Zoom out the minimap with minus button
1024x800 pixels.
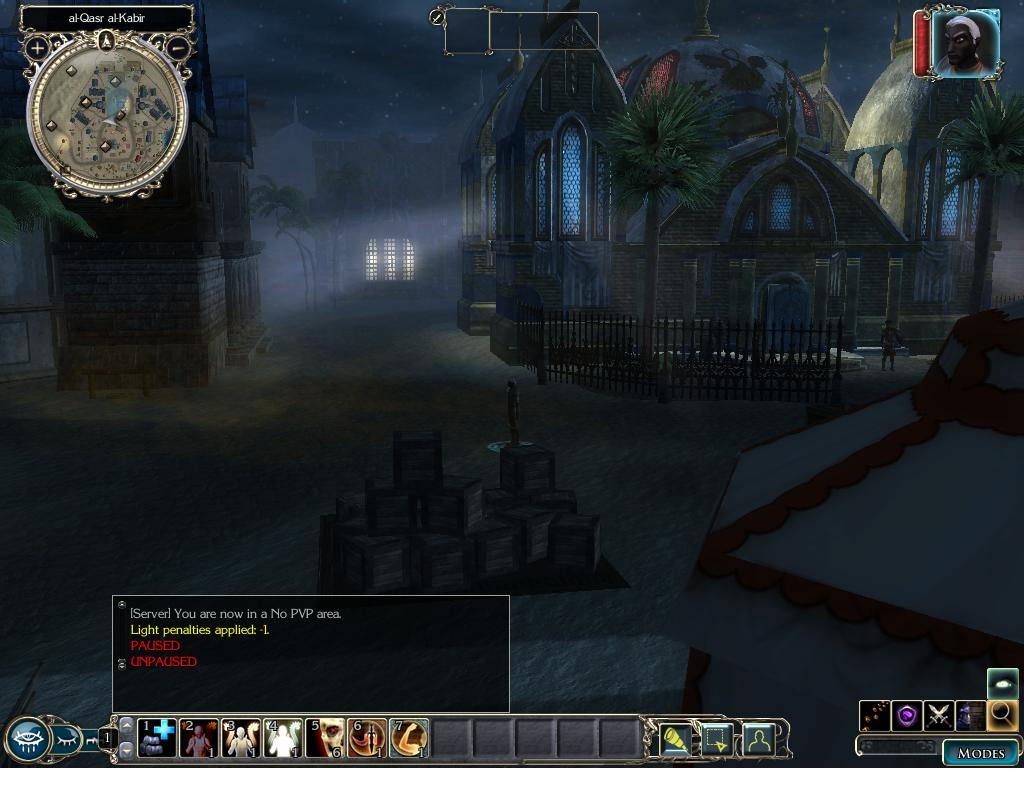tap(178, 46)
